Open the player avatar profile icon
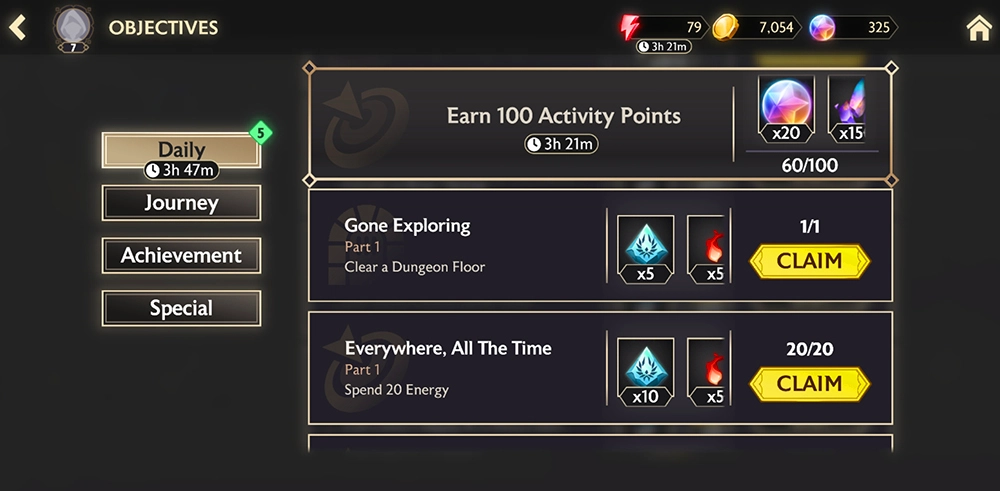Viewport: 1000px width, 491px height. (72, 27)
